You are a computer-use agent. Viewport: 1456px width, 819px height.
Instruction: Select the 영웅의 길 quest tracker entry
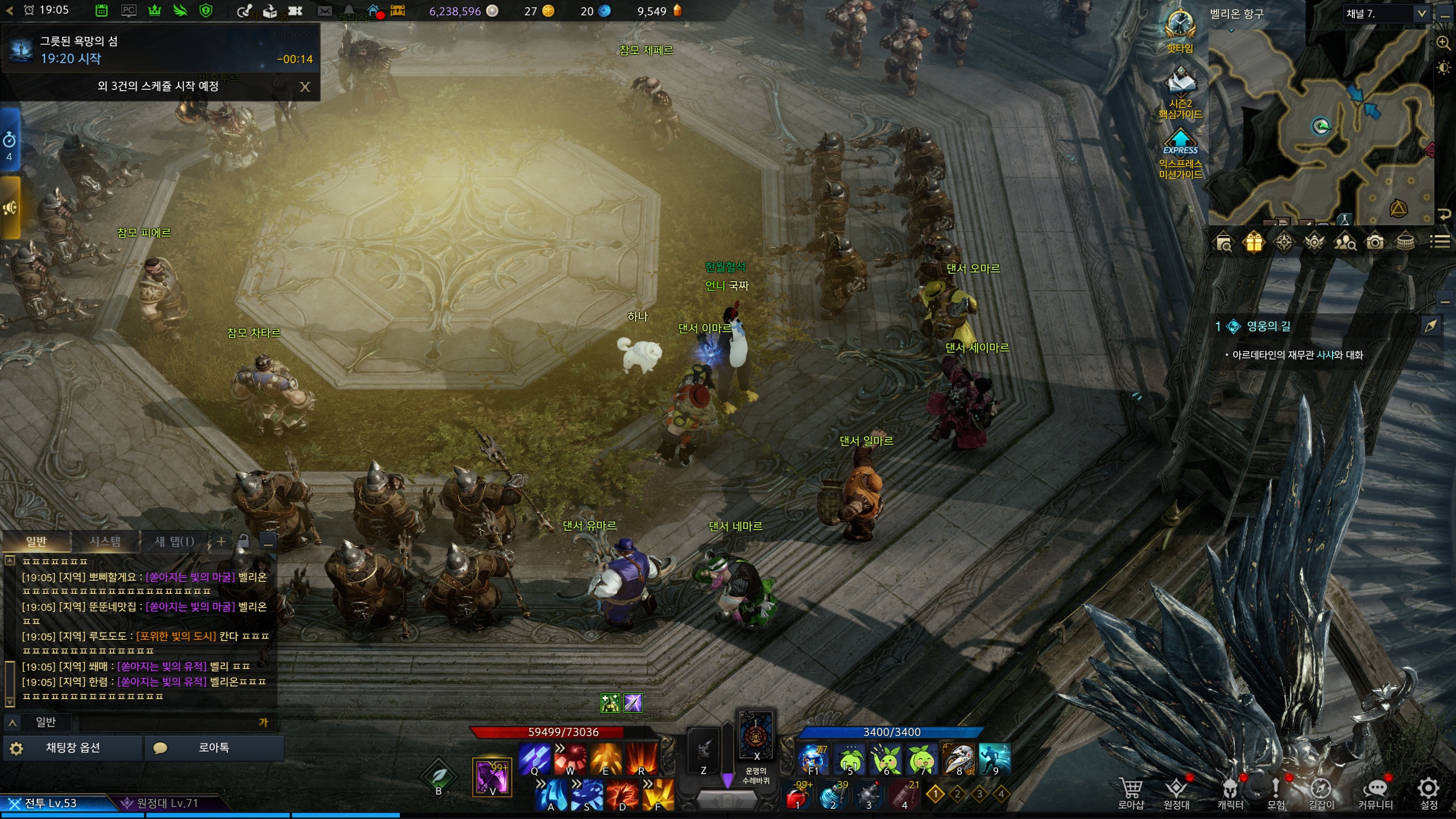(1268, 326)
